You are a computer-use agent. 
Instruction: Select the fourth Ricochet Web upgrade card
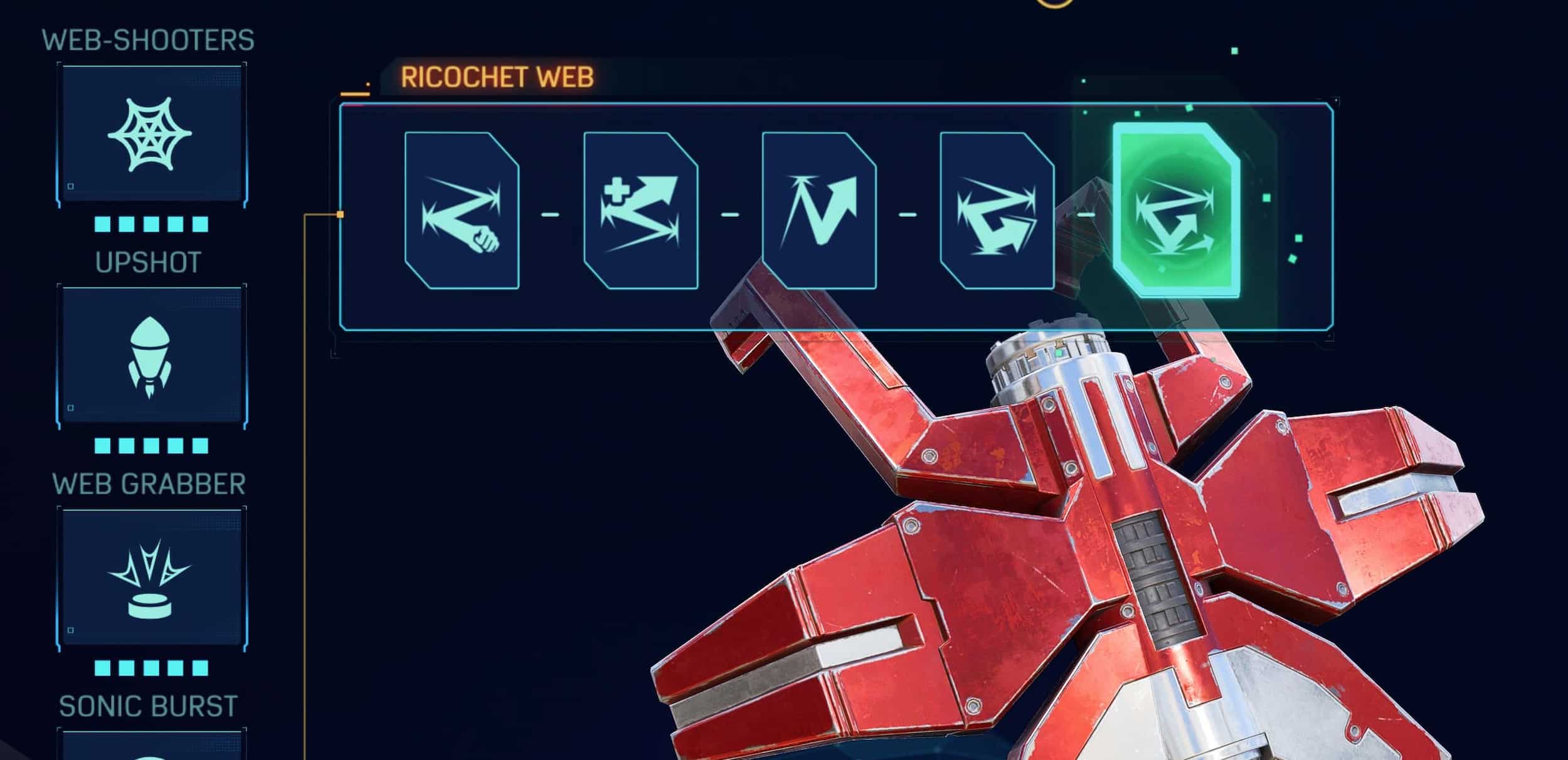pos(997,211)
